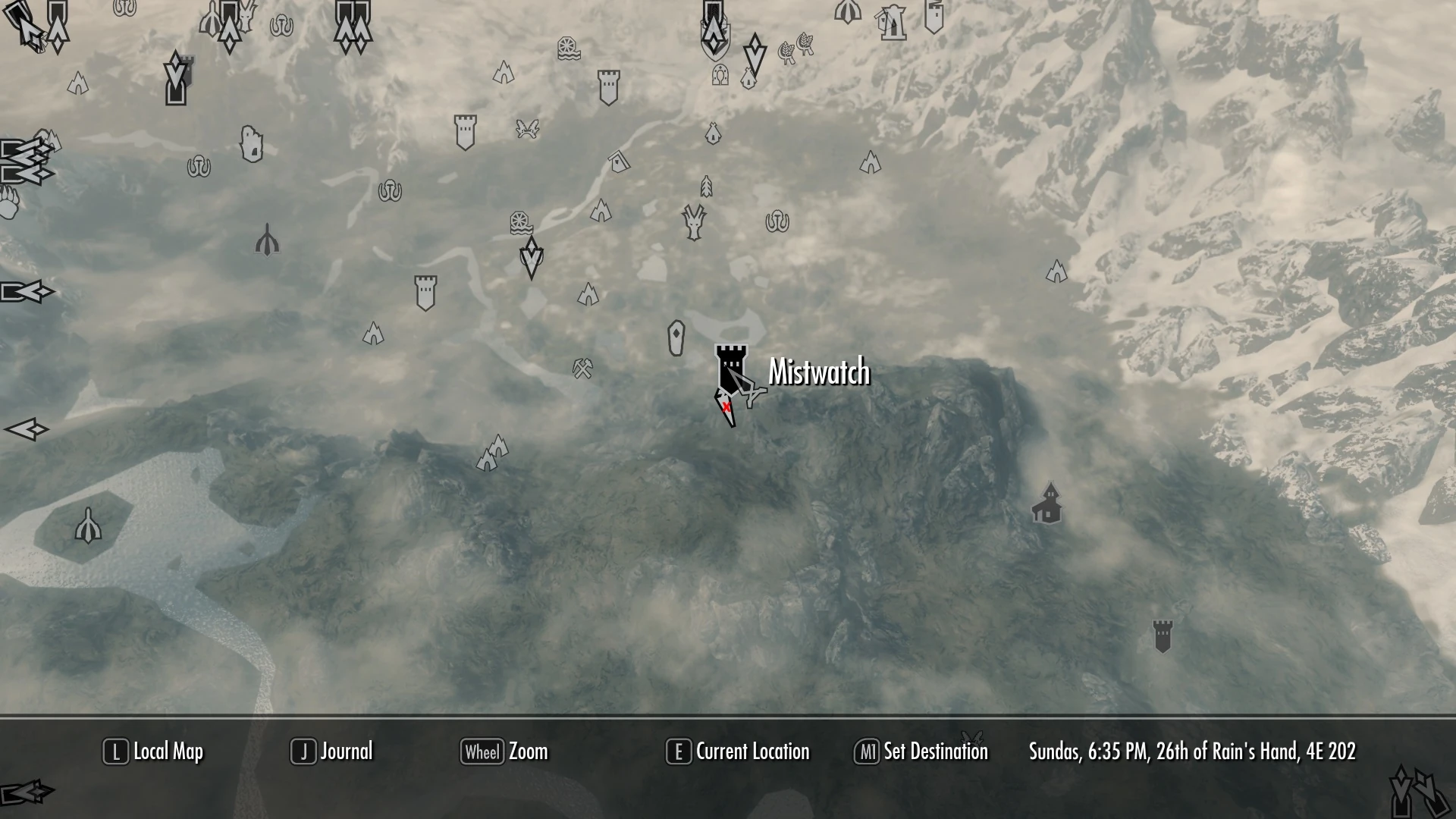Select the shack marker northwest of Mistwatch
1456x819 pixels.
click(620, 162)
